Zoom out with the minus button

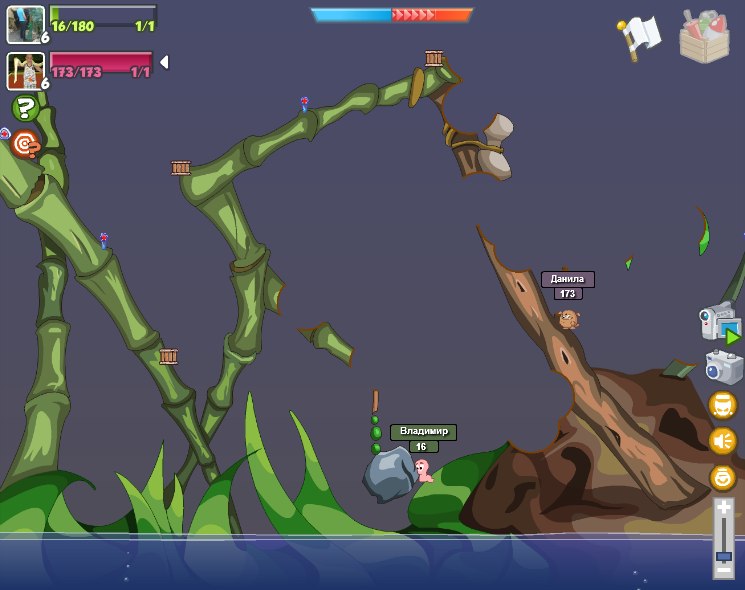pyautogui.click(x=723, y=570)
